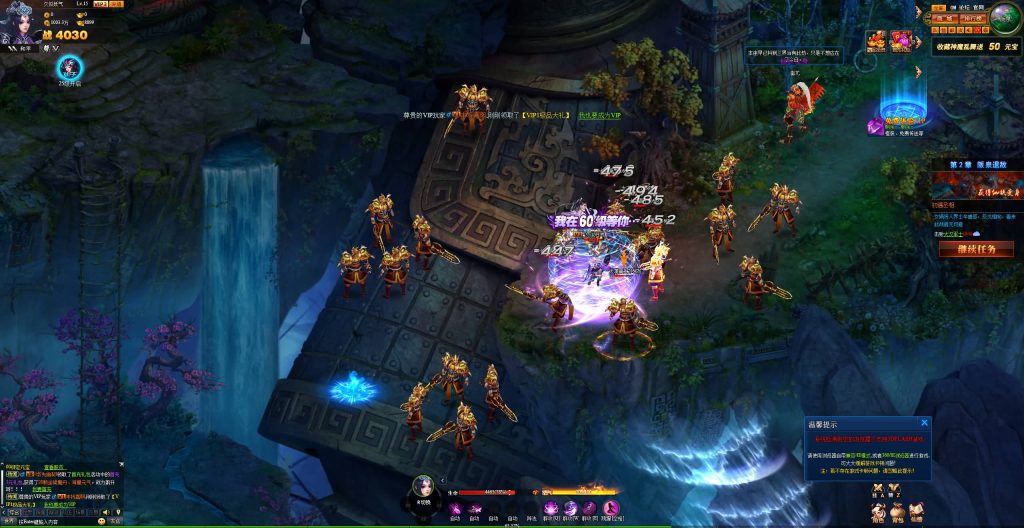
Task: Select the 25级开启 companion icon
Action: click(x=70, y=68)
